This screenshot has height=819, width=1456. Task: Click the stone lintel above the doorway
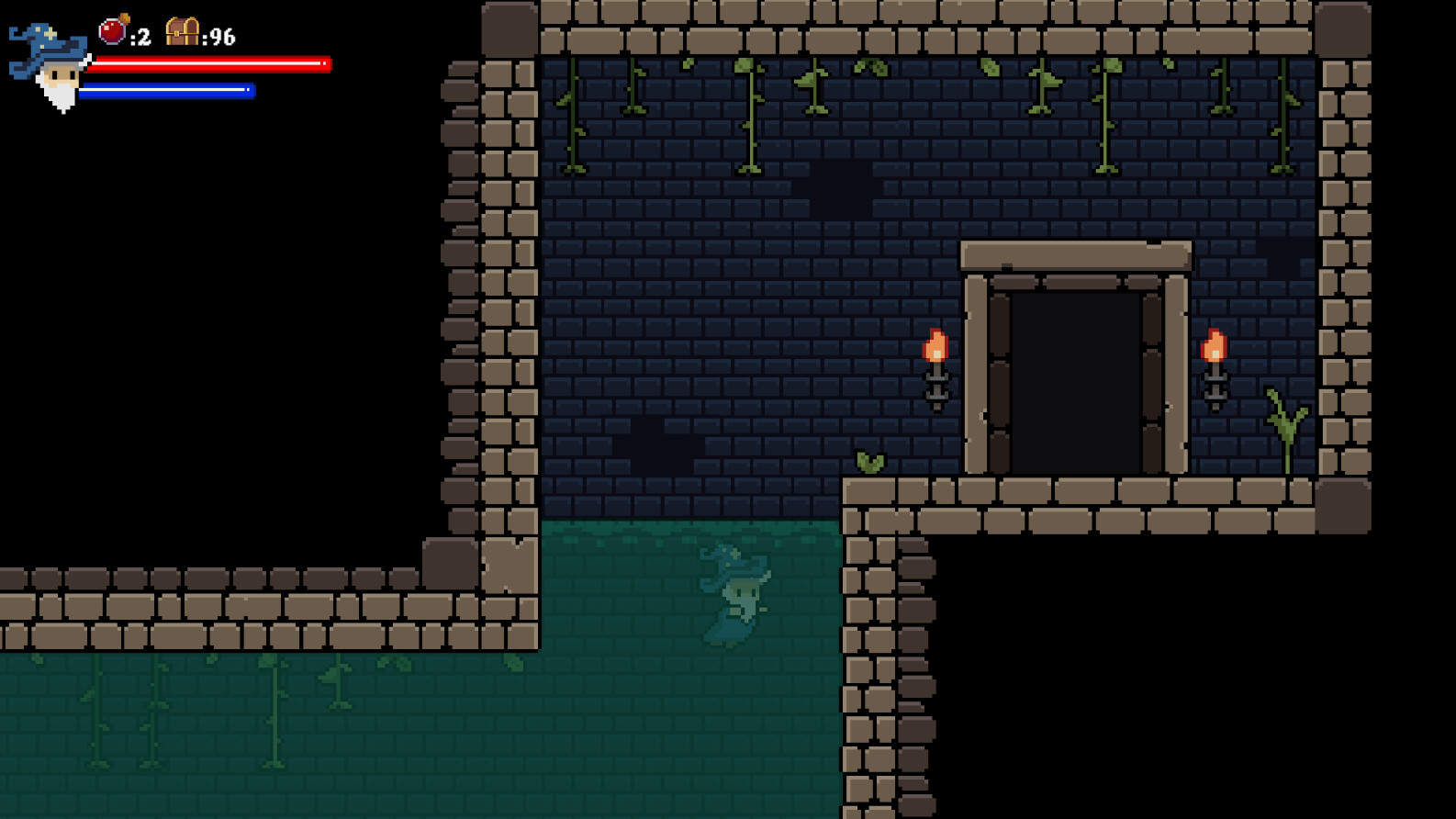coord(1074,254)
